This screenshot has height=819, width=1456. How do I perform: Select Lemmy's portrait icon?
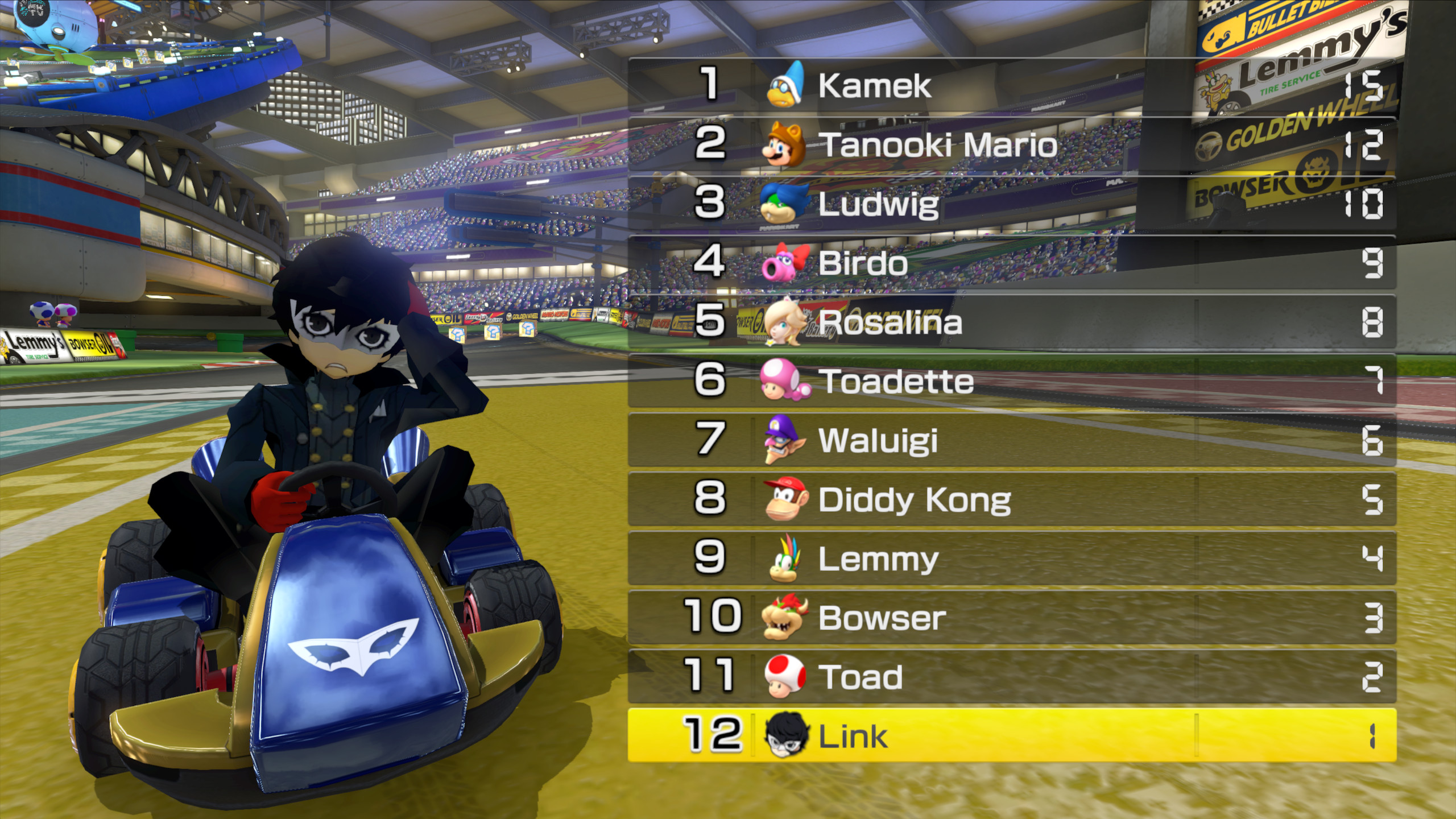tap(788, 560)
